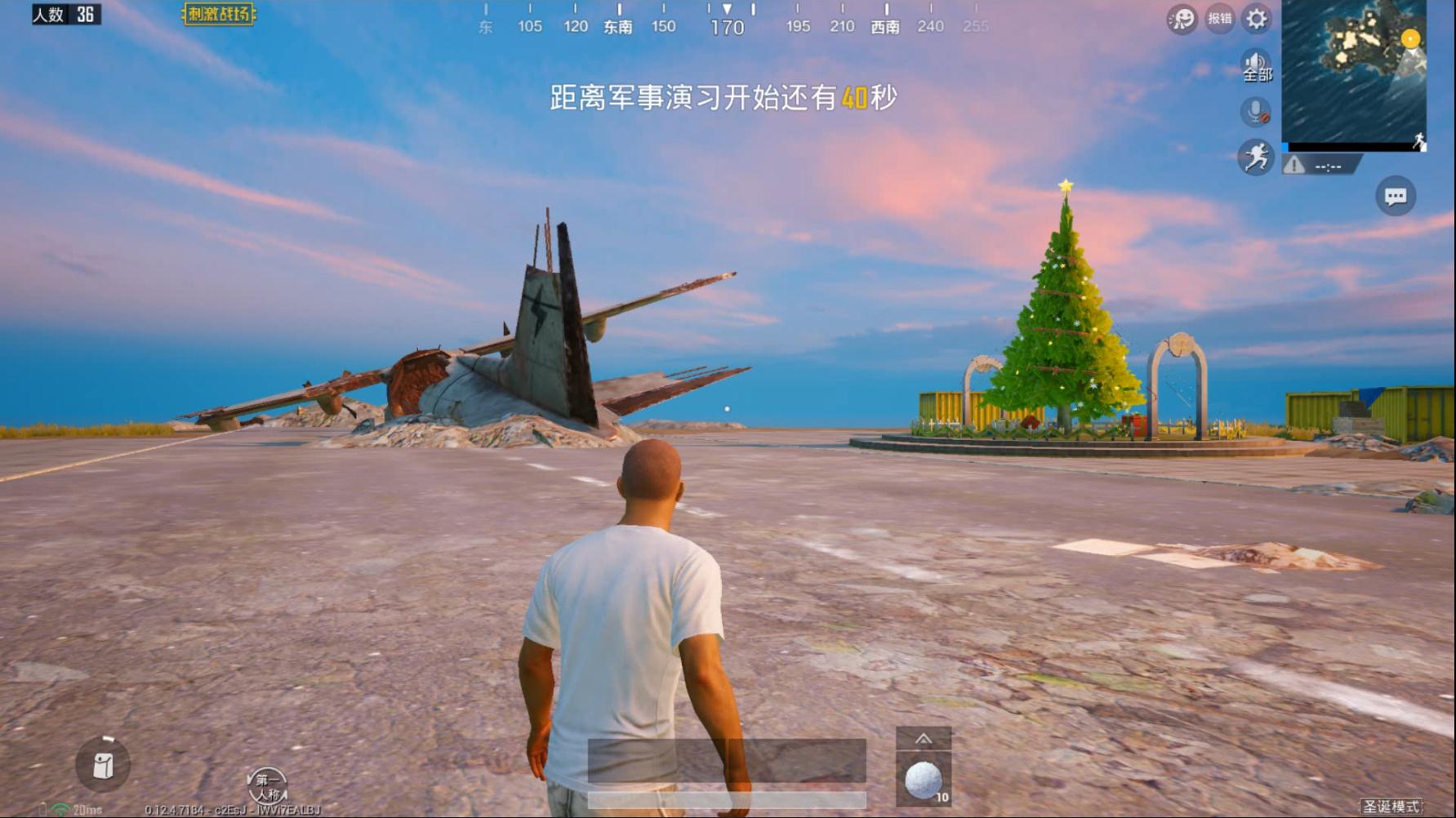This screenshot has height=818, width=1456.
Task: Tap the yellow player marker on the minimap
Action: pyautogui.click(x=1409, y=37)
